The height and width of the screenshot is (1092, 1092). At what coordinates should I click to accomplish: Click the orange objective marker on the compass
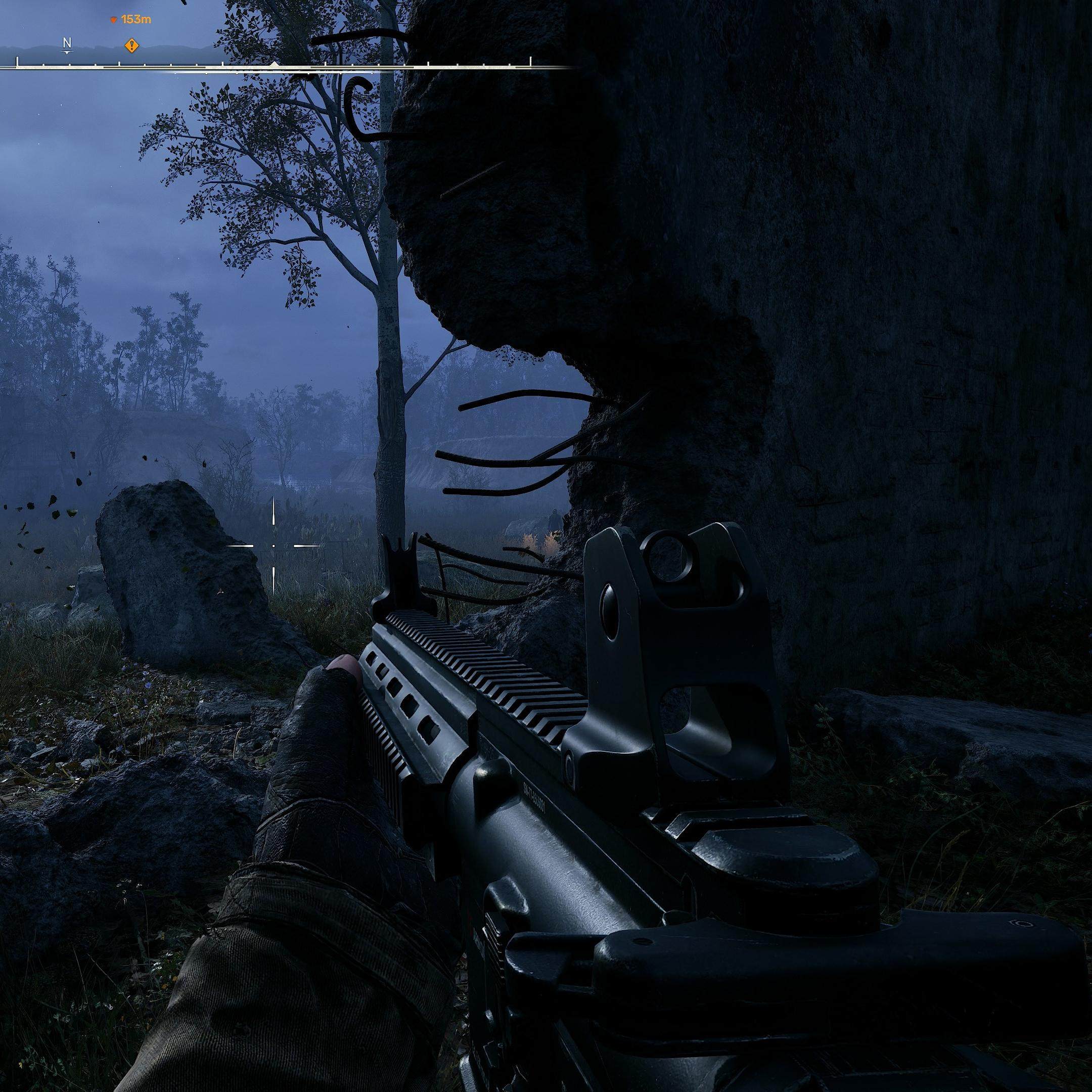click(131, 46)
